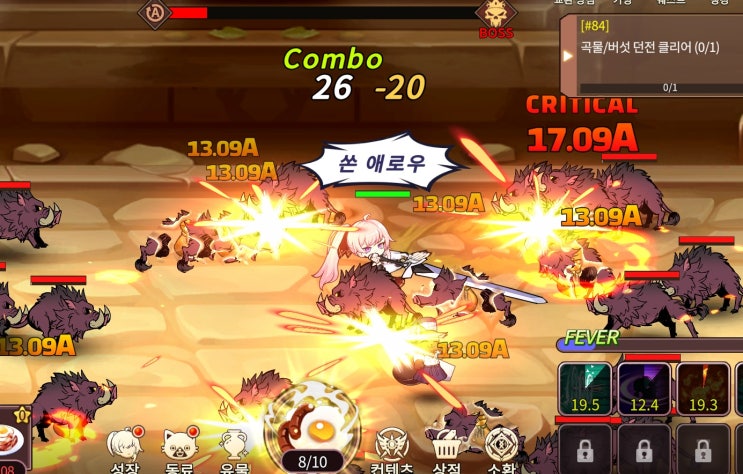
Task: Activate the fiery skill showing 19.3
Action: (704, 388)
